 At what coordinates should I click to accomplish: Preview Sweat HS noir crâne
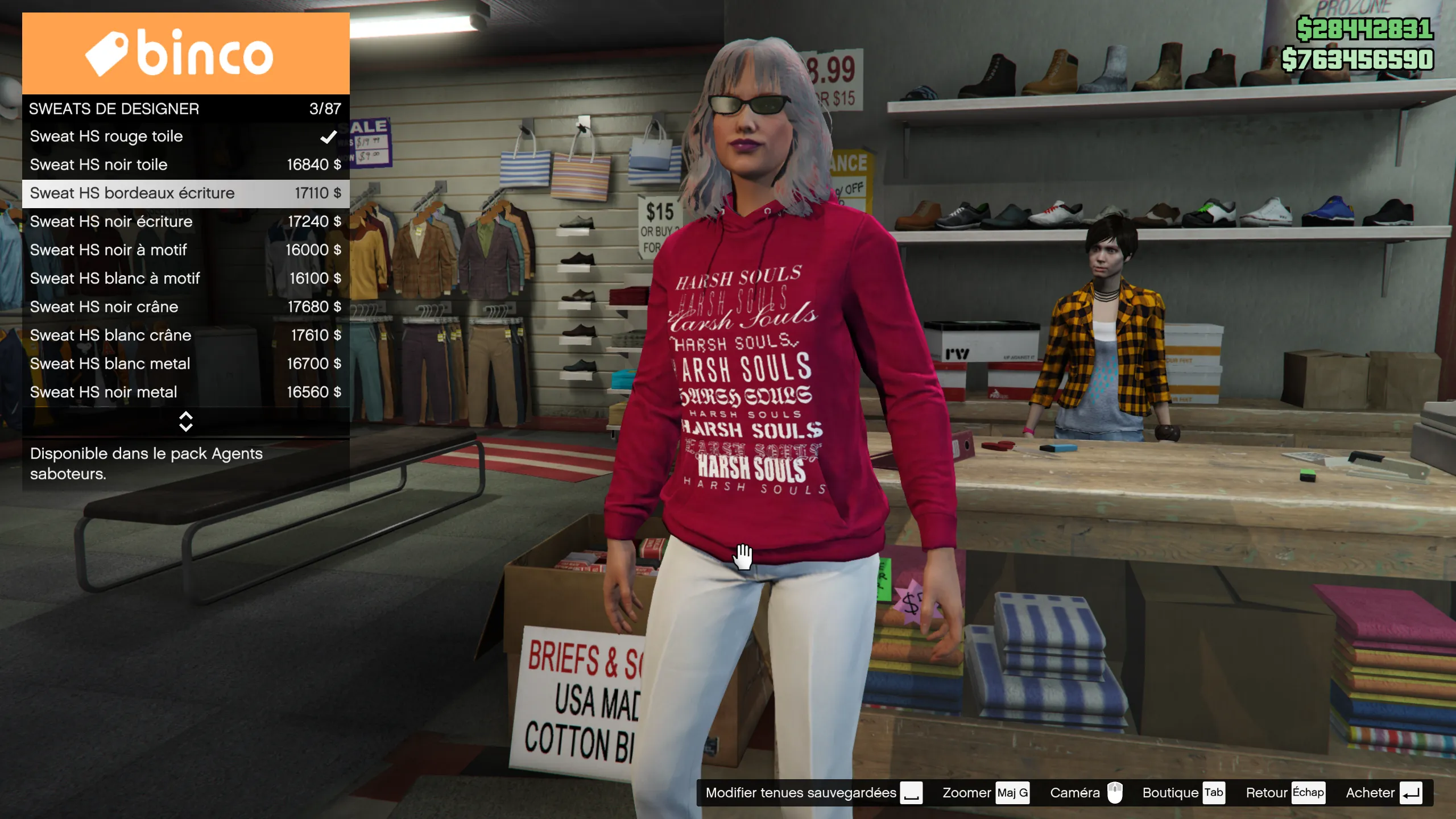coord(185,307)
